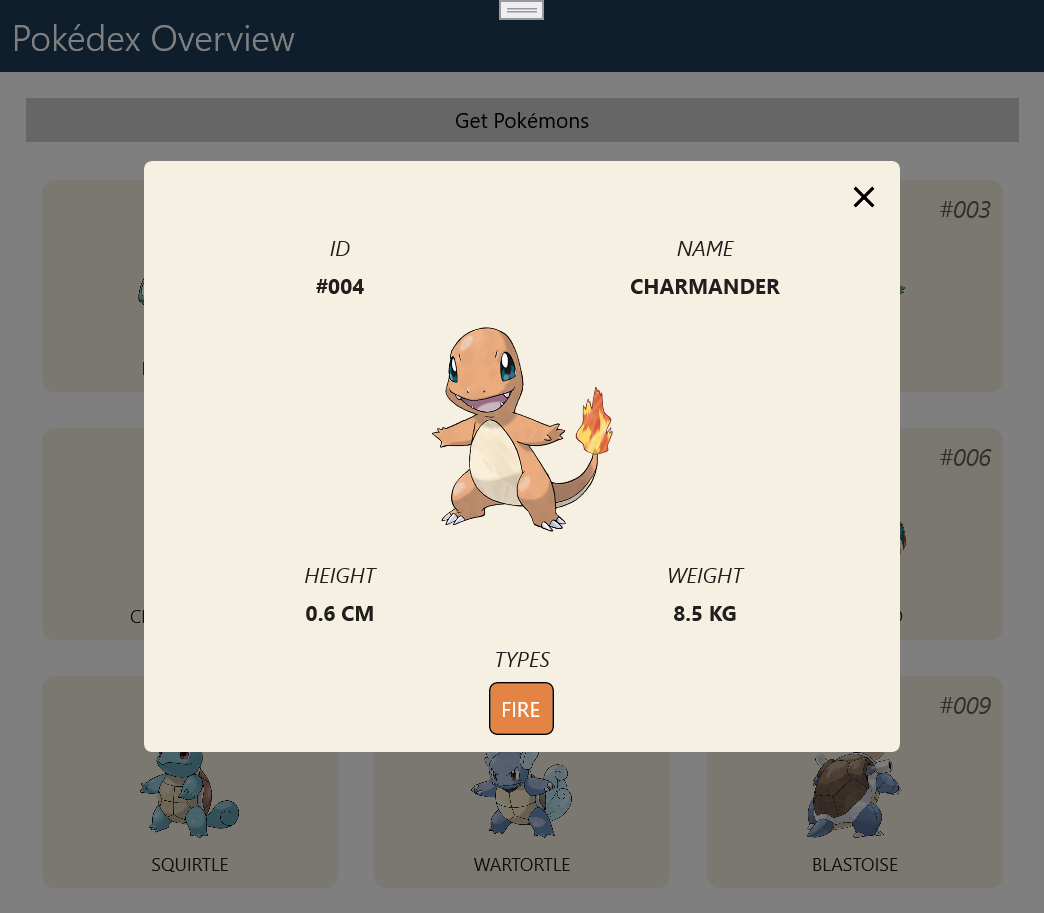Close the Charmander detail popup

coord(864,198)
